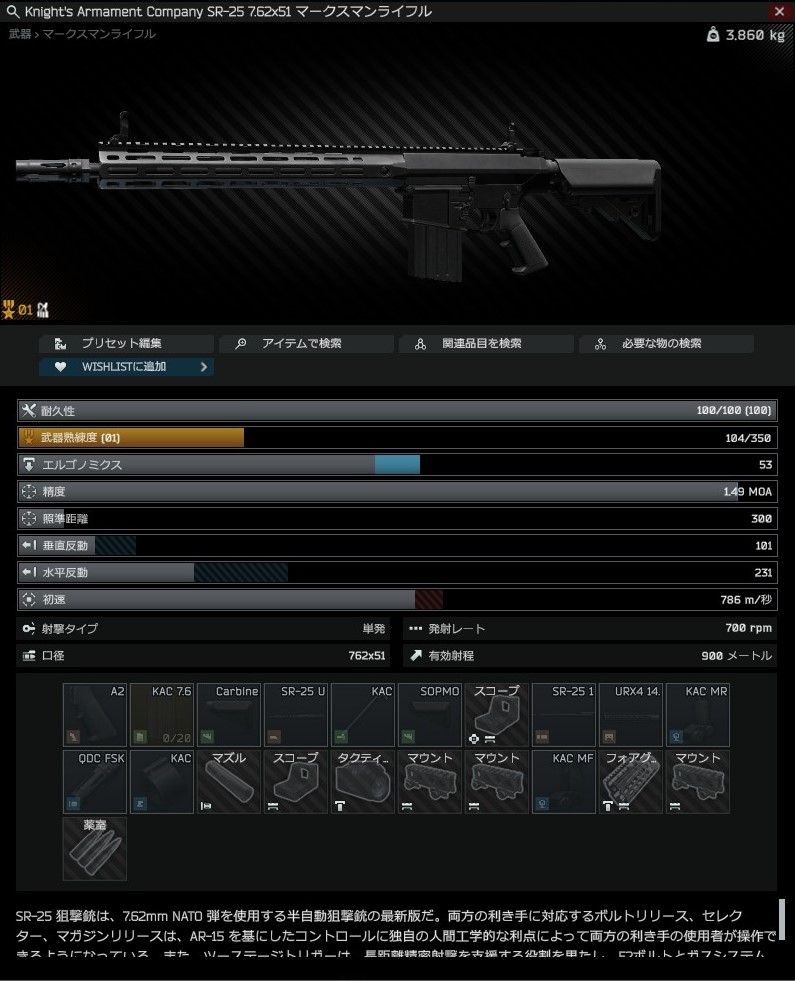Select the empty muzzle (マズル) slot
The image size is (795, 981).
click(x=229, y=782)
